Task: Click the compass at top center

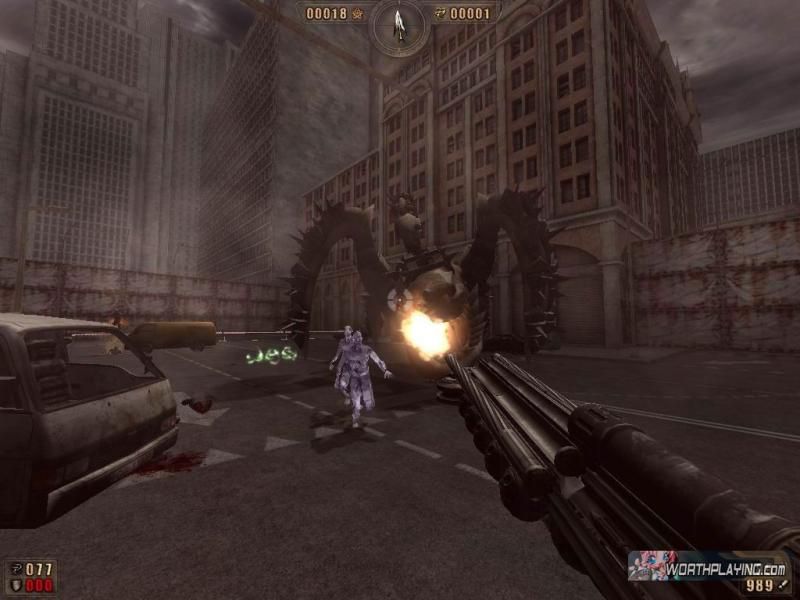Action: (398, 23)
